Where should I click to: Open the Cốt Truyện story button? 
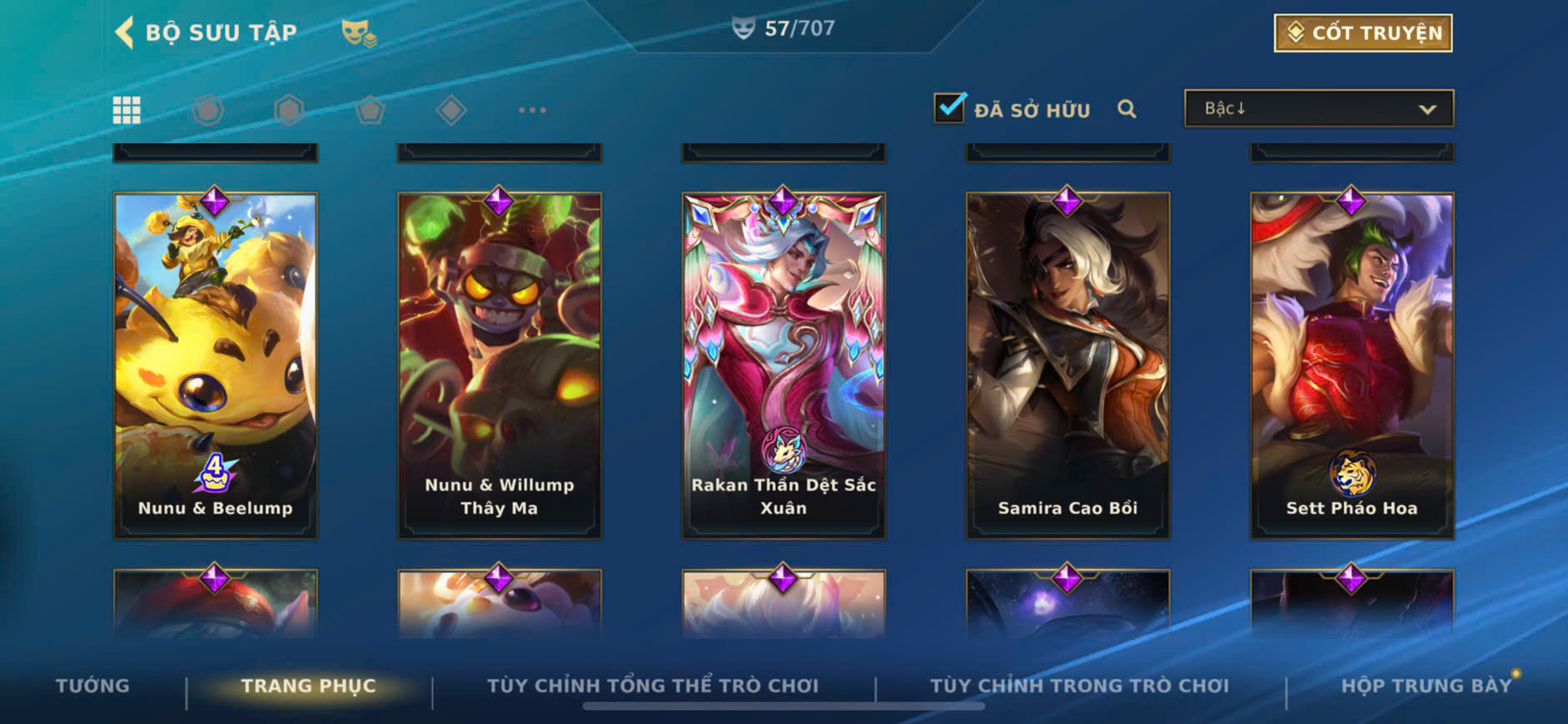coord(1362,33)
